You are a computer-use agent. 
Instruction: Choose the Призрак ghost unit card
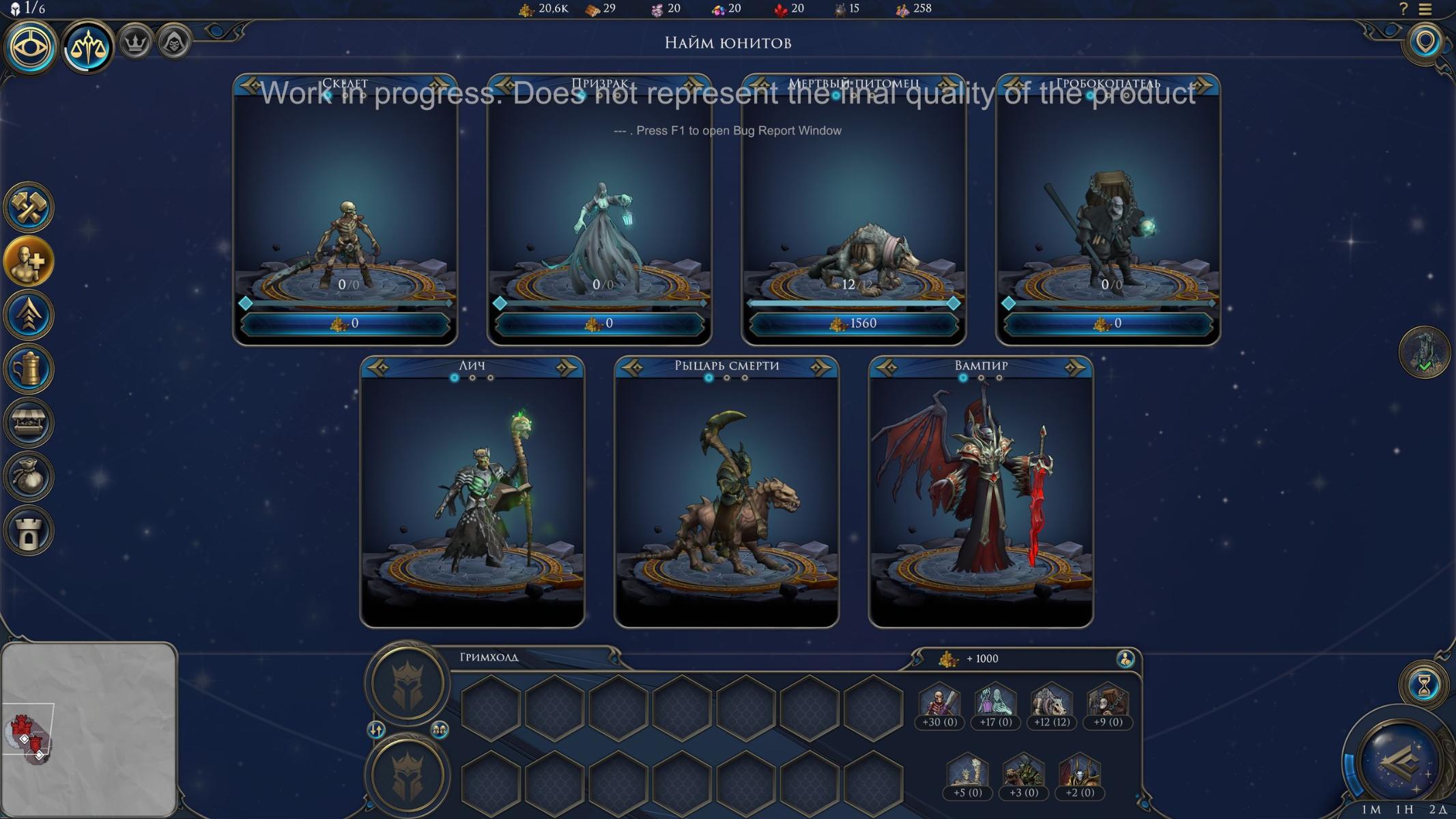pos(599,205)
